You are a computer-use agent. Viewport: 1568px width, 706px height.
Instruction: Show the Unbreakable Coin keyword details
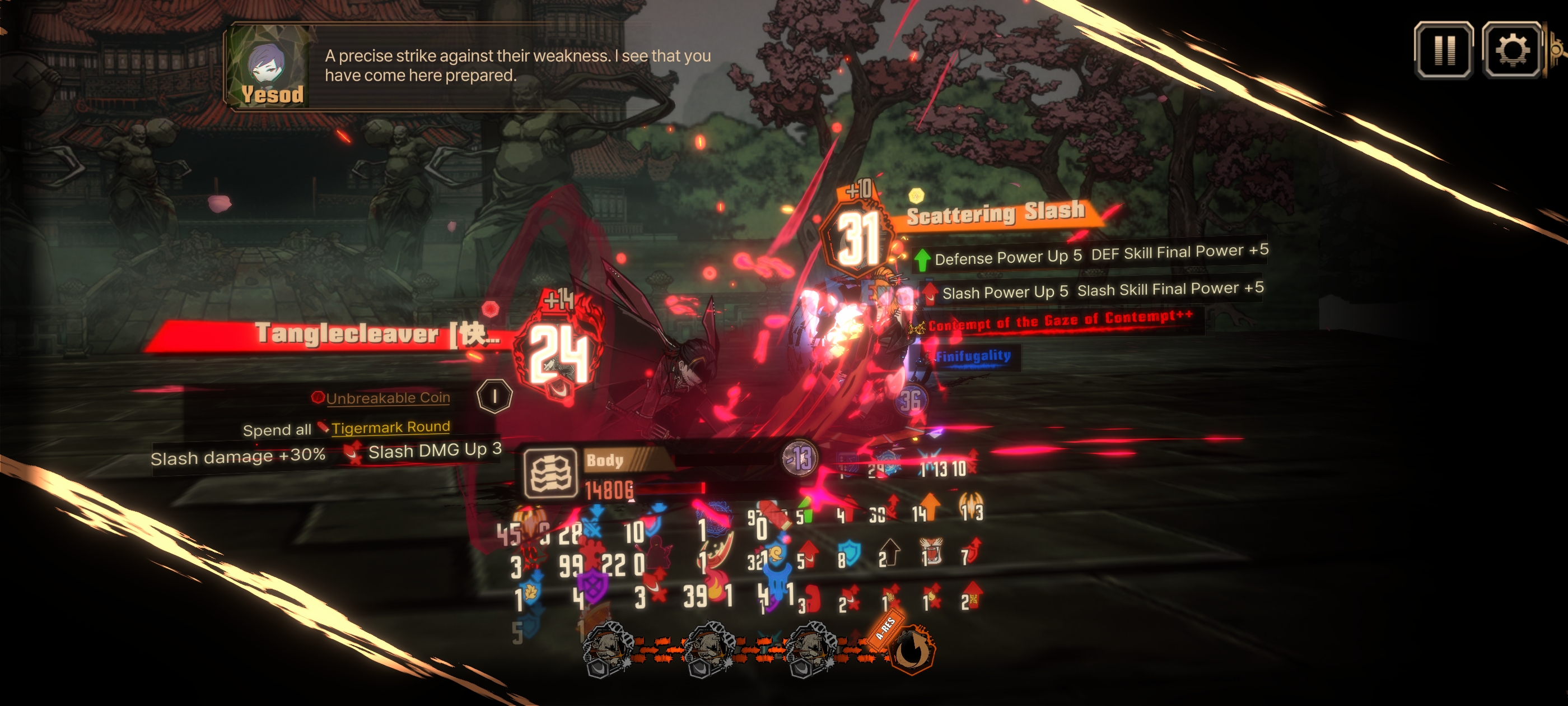[388, 398]
